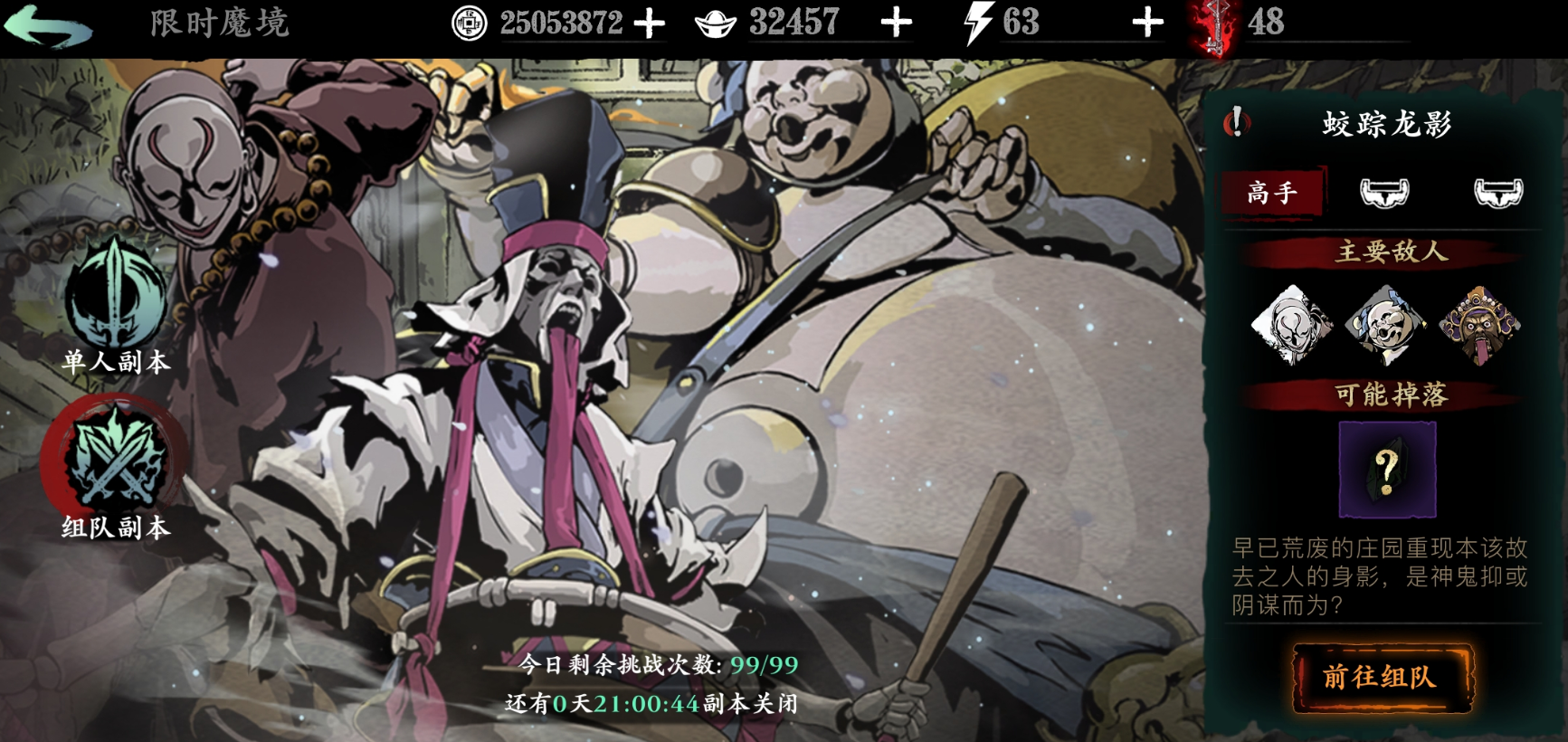The height and width of the screenshot is (742, 1568).
Task: Go back with the arrow button
Action: pos(49,25)
